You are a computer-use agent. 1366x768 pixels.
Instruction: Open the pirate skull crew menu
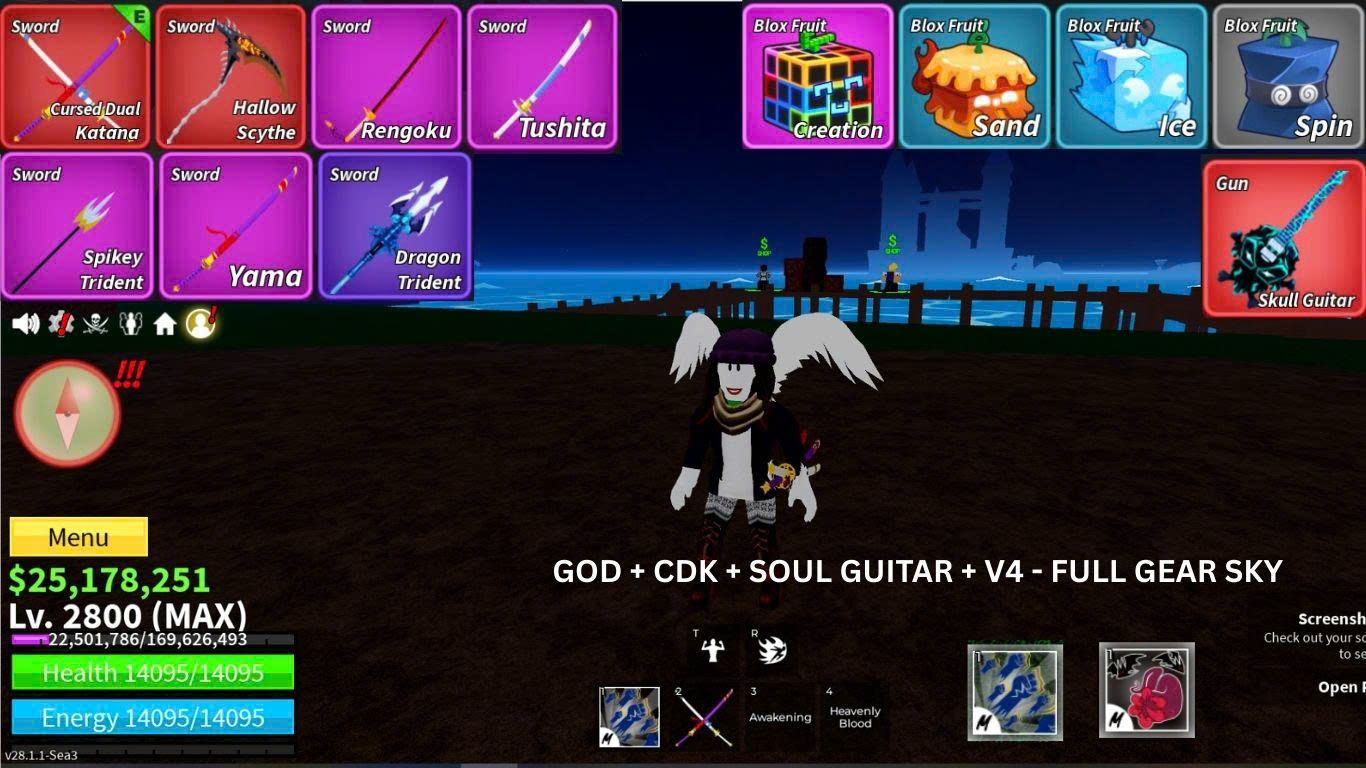pos(95,322)
